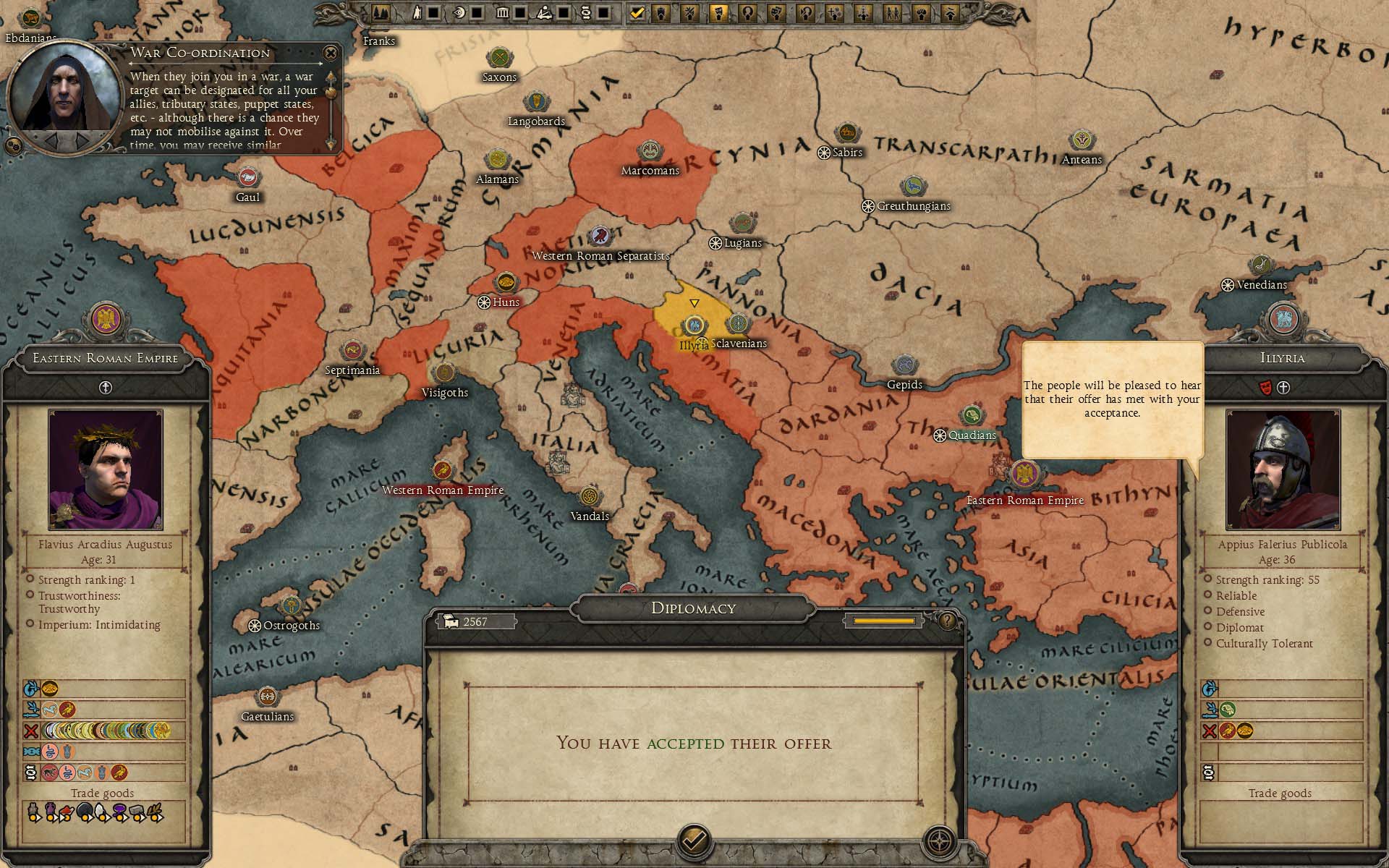Open the Diplomacy help question mark

pos(947,621)
